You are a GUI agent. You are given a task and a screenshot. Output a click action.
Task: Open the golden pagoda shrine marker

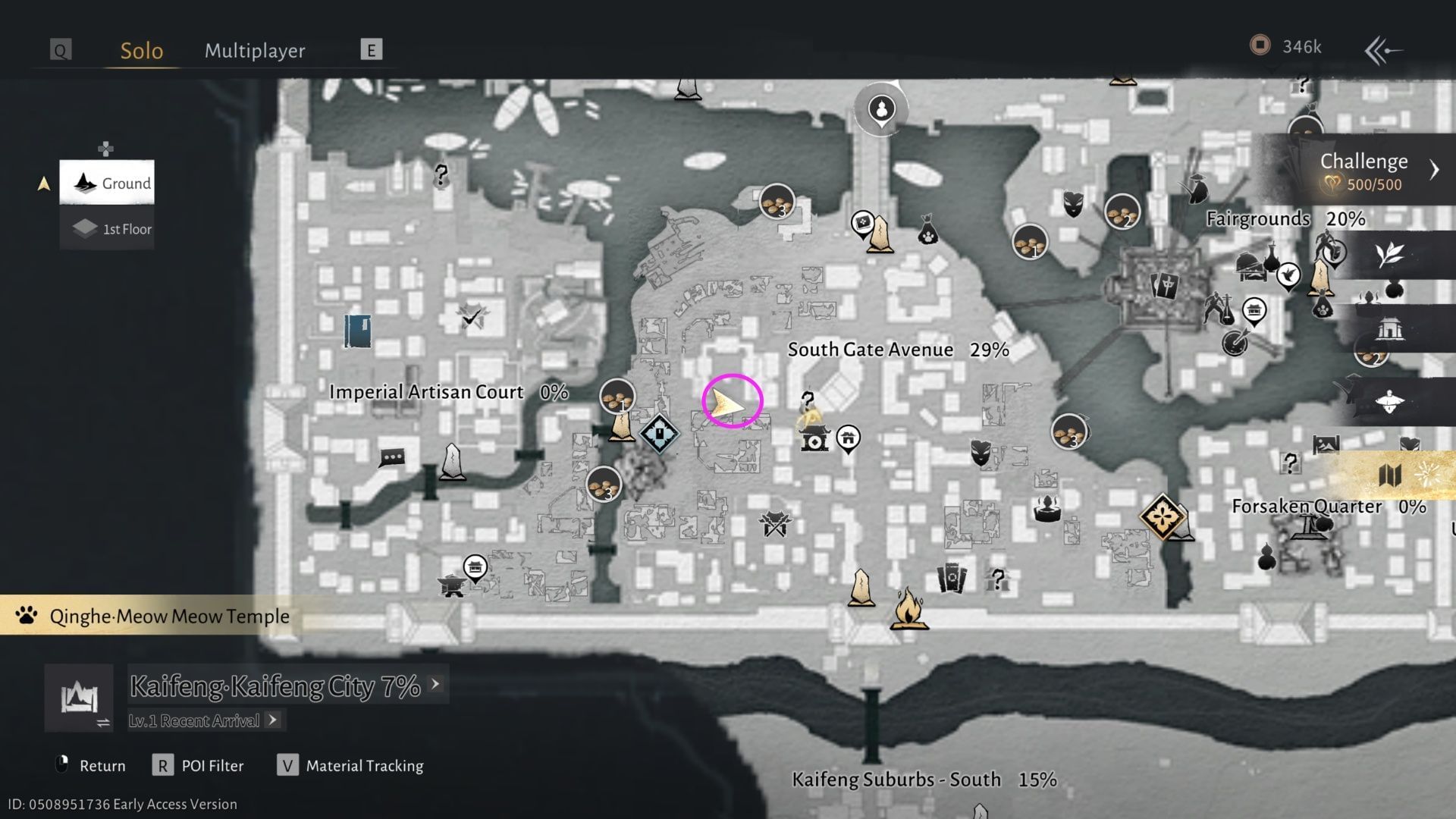pyautogui.click(x=814, y=440)
